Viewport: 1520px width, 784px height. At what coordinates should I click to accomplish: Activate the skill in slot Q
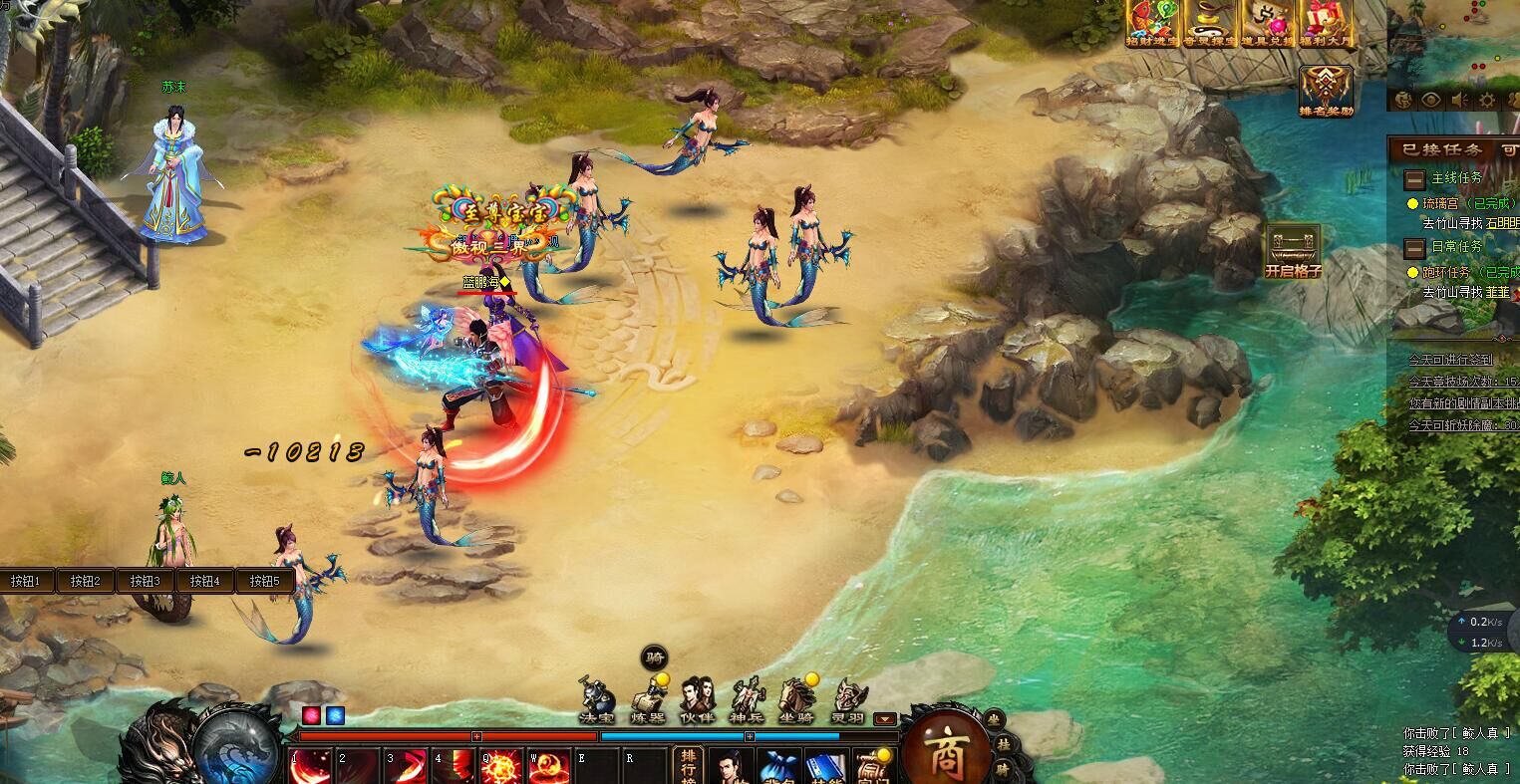(501, 767)
